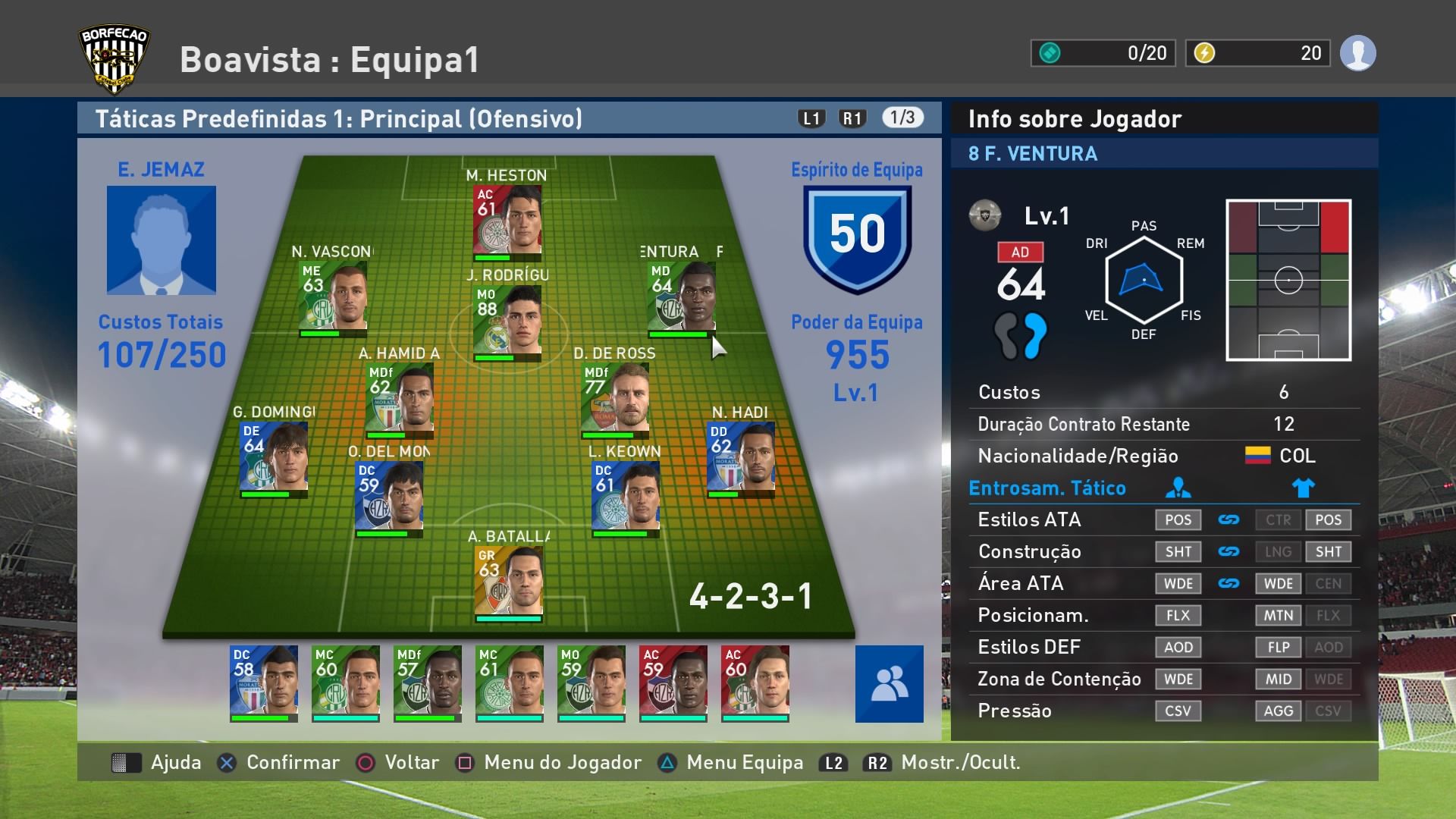The height and width of the screenshot is (819, 1456).
Task: Select A. Hamid's defensive midfielder card
Action: click(400, 398)
